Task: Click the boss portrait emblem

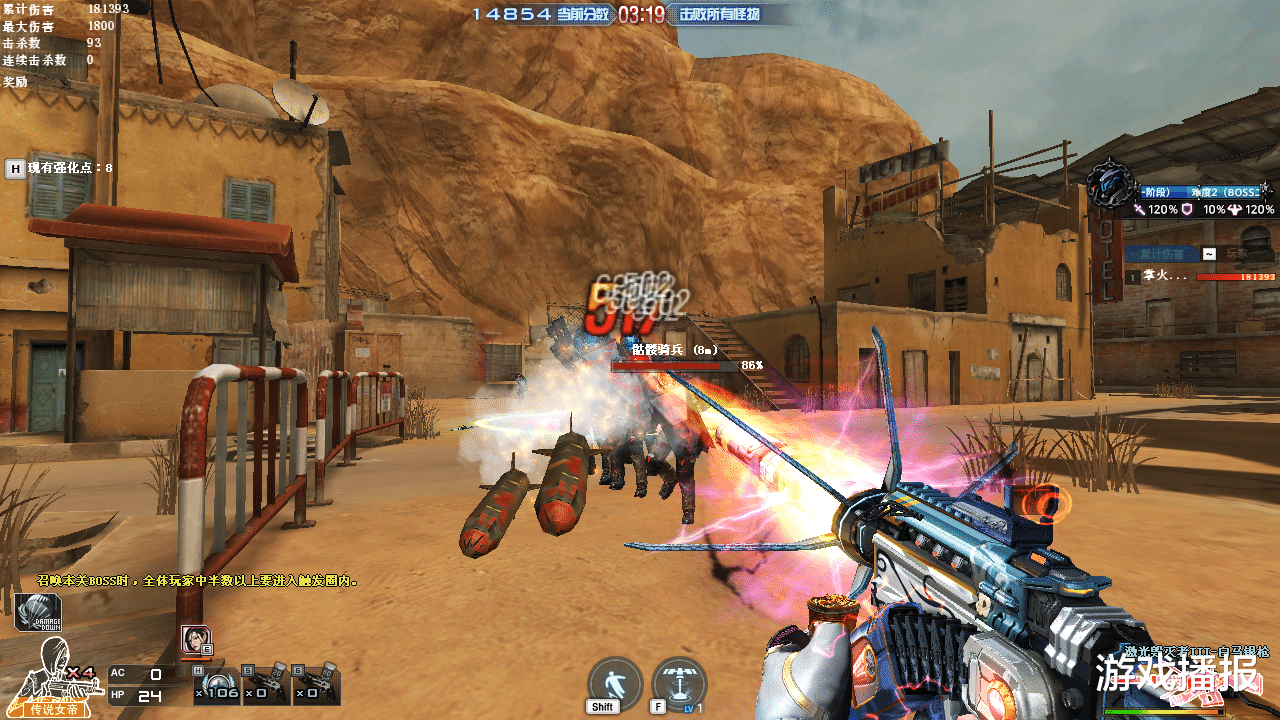Action: pyautogui.click(x=1110, y=188)
